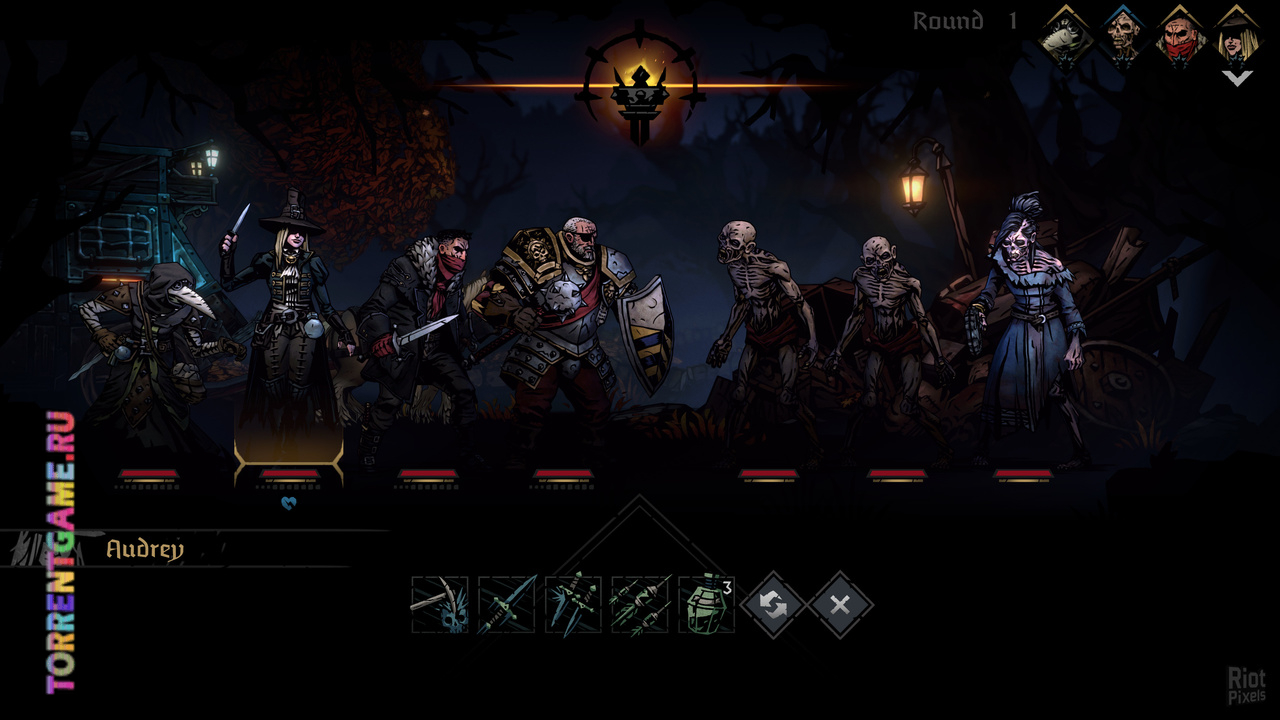Activate the triple thrown daggers skill
The width and height of the screenshot is (1280, 720).
click(x=573, y=605)
